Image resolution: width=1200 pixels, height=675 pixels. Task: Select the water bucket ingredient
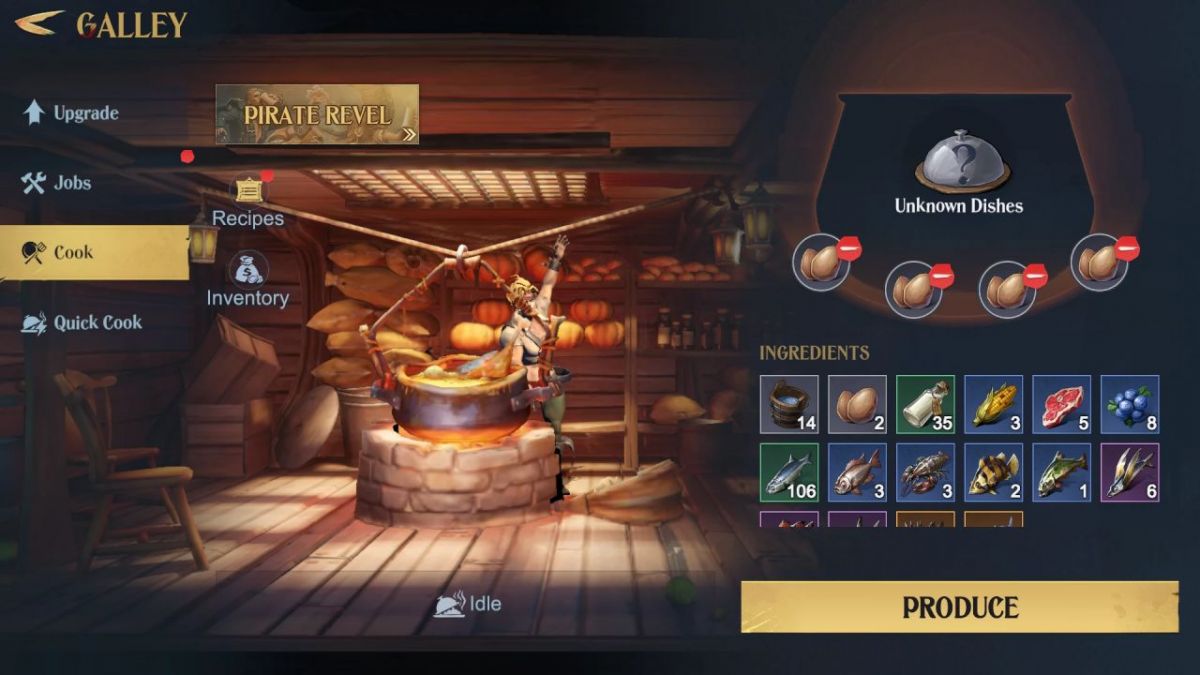[x=789, y=404]
